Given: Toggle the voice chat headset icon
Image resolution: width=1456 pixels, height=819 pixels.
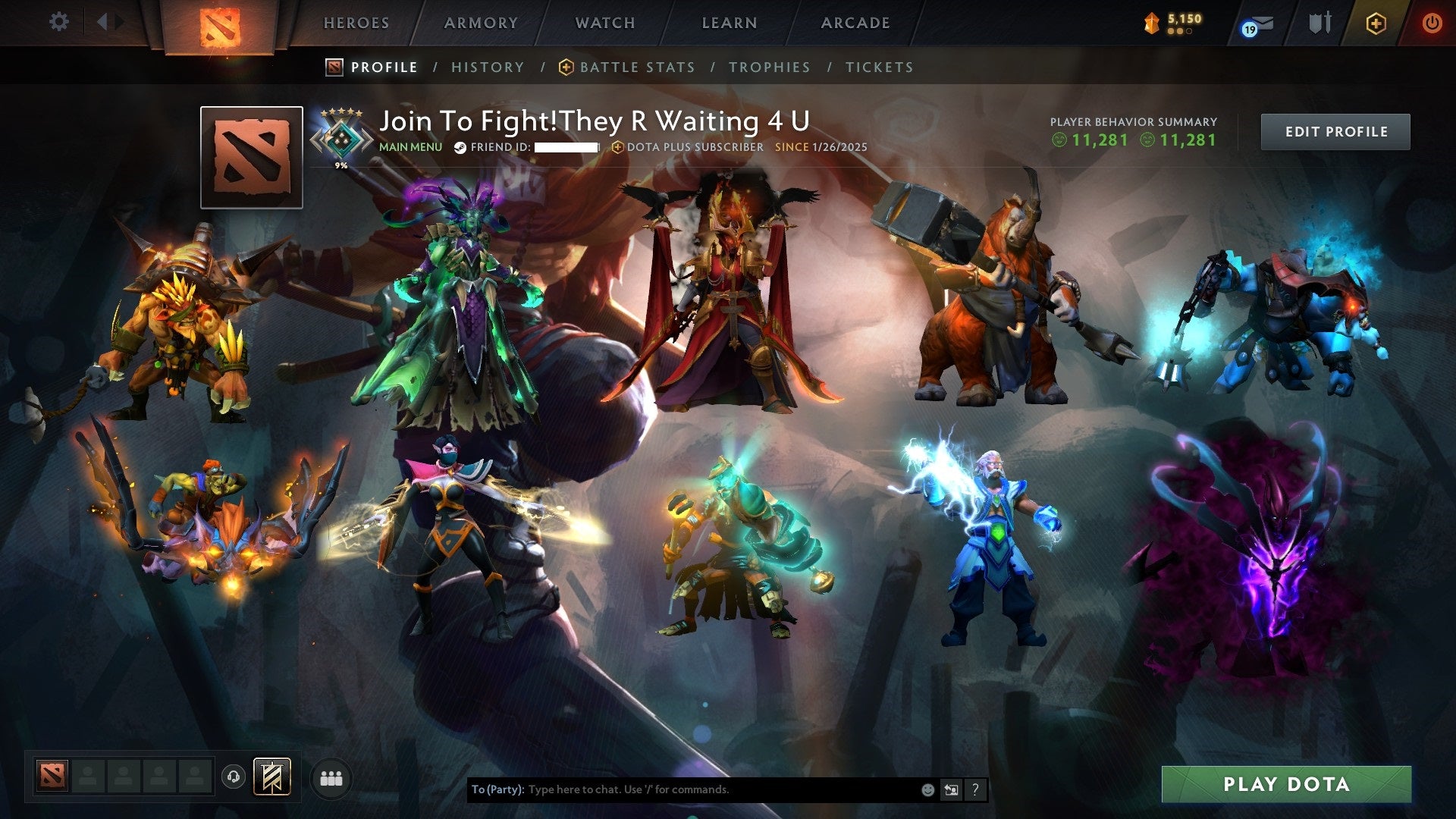Looking at the screenshot, I should click(x=234, y=777).
